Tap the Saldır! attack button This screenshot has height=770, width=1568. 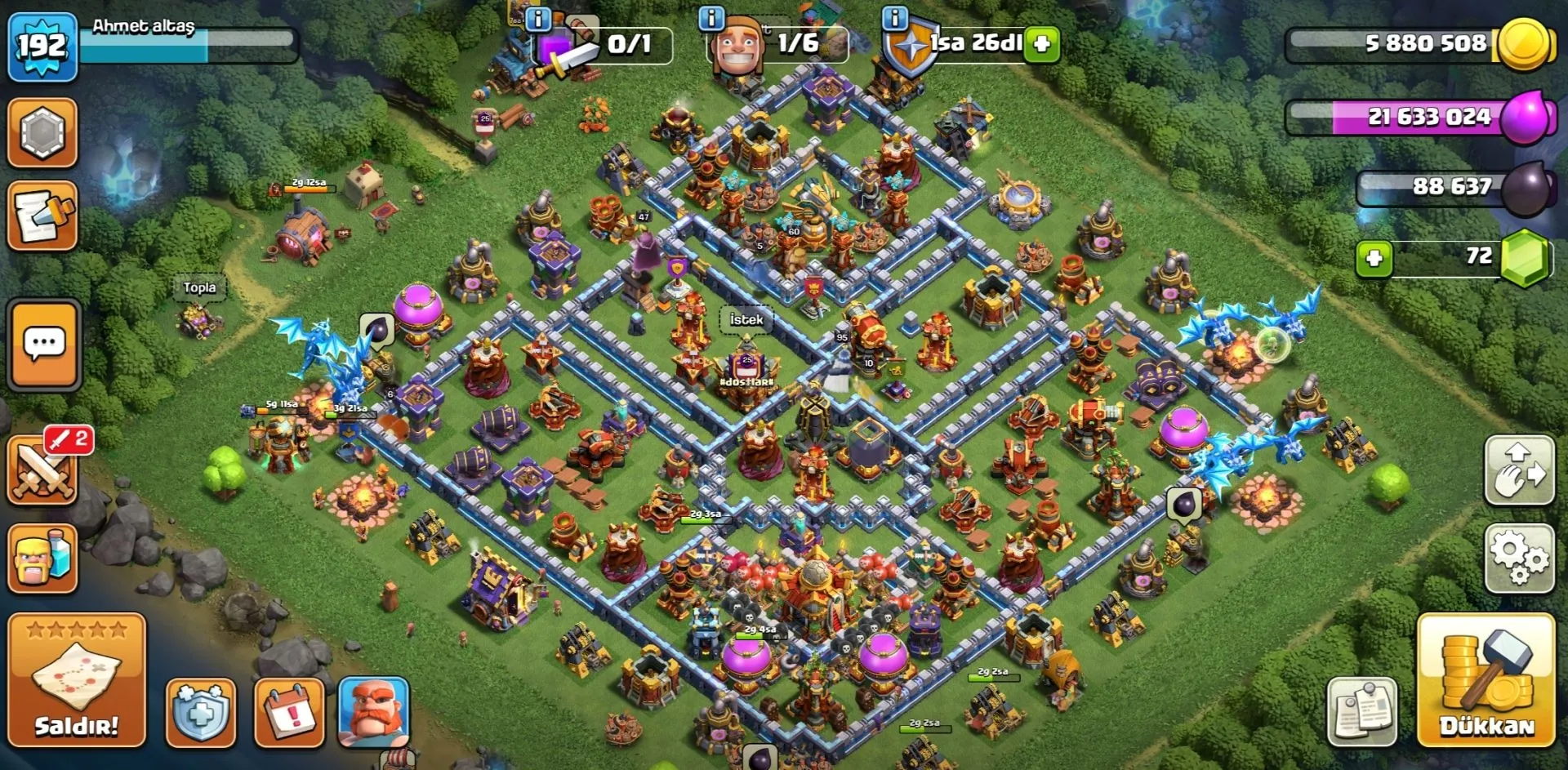77,679
